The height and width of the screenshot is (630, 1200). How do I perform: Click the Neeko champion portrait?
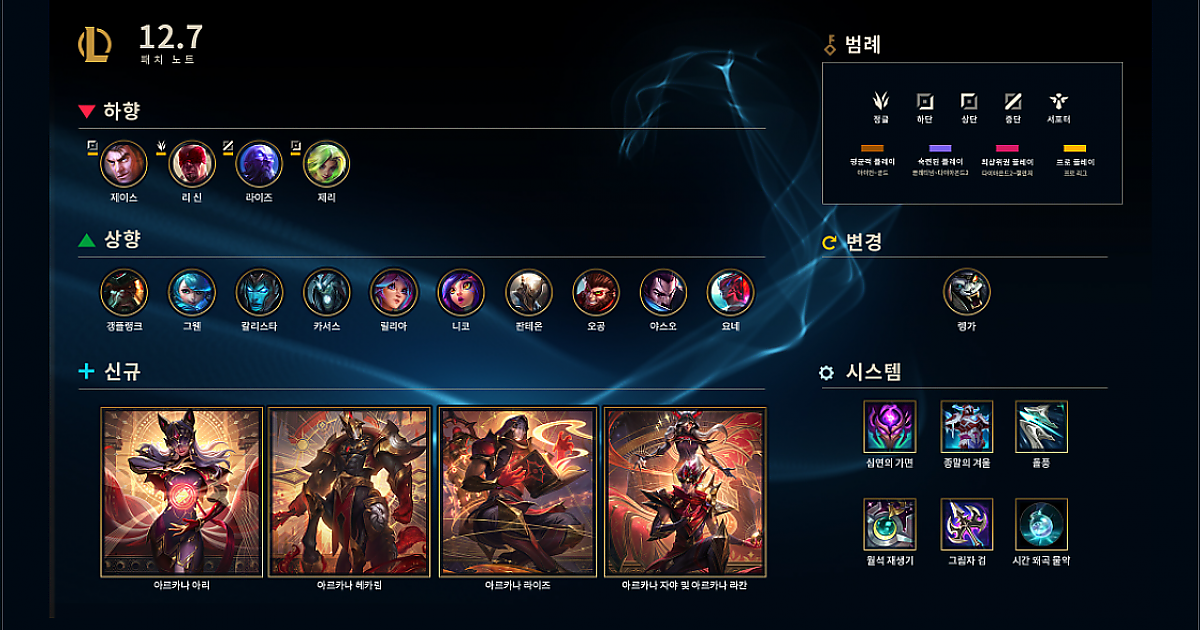tap(461, 292)
